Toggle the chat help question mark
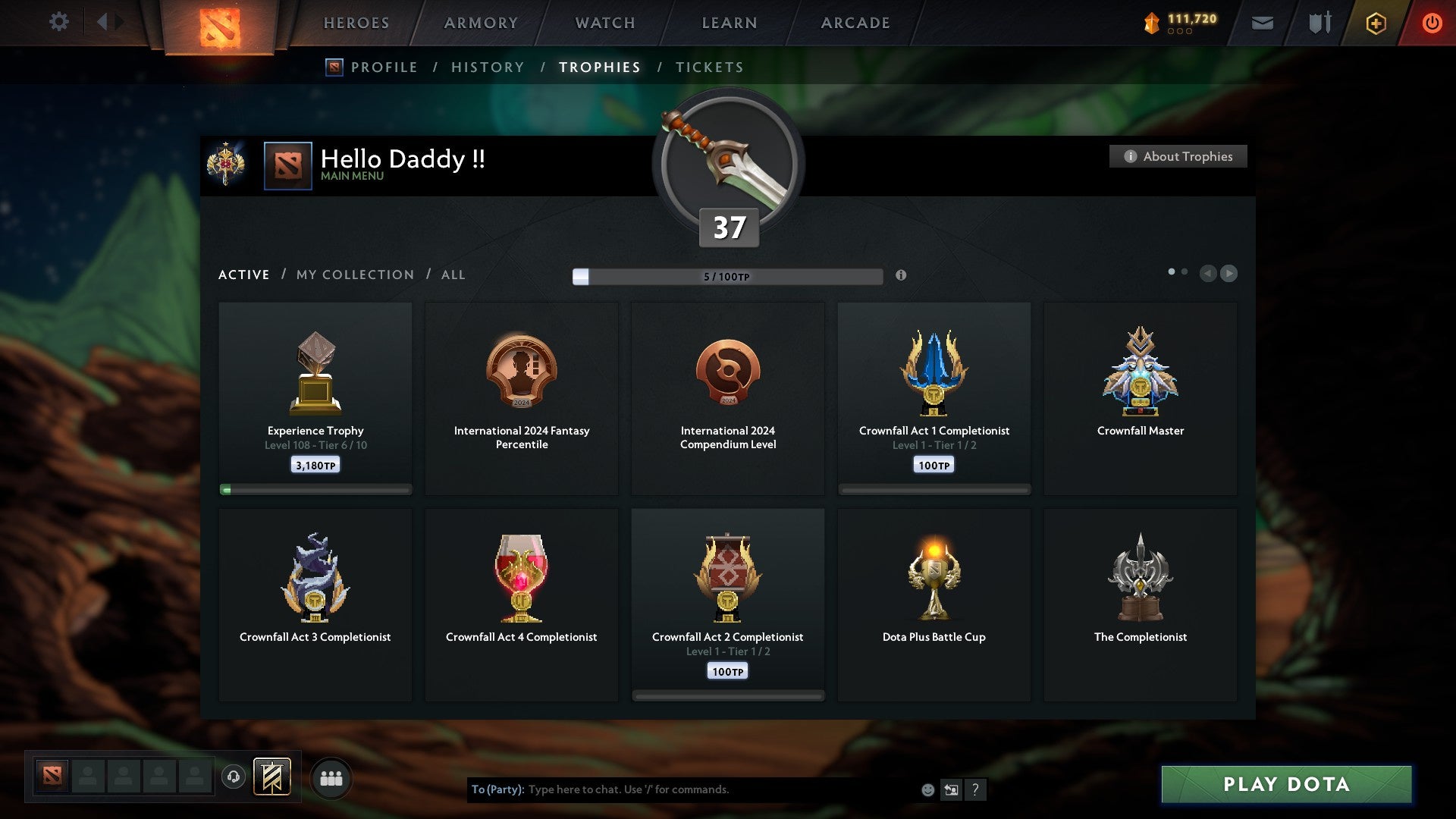1456x819 pixels. pos(975,789)
